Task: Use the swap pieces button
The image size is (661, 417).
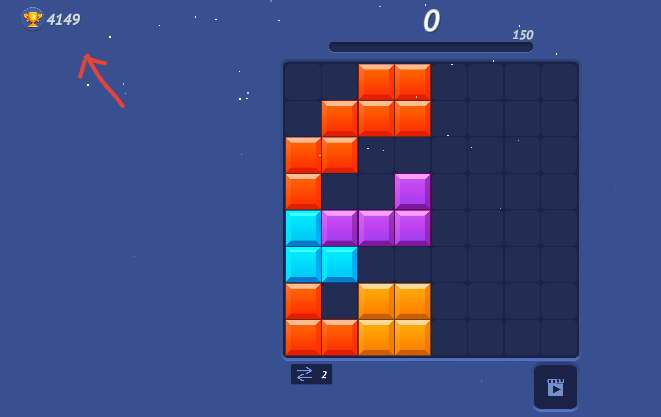Action: coord(310,374)
